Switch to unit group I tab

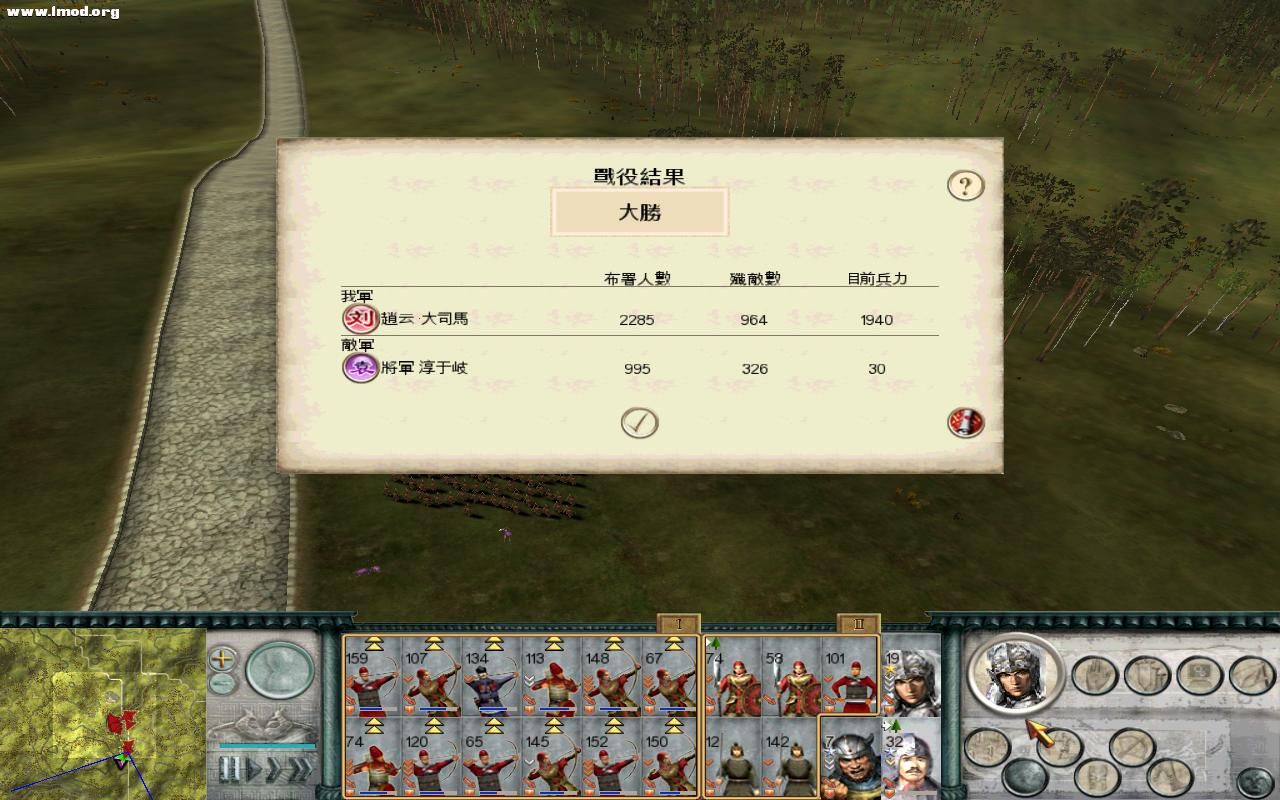(x=681, y=622)
